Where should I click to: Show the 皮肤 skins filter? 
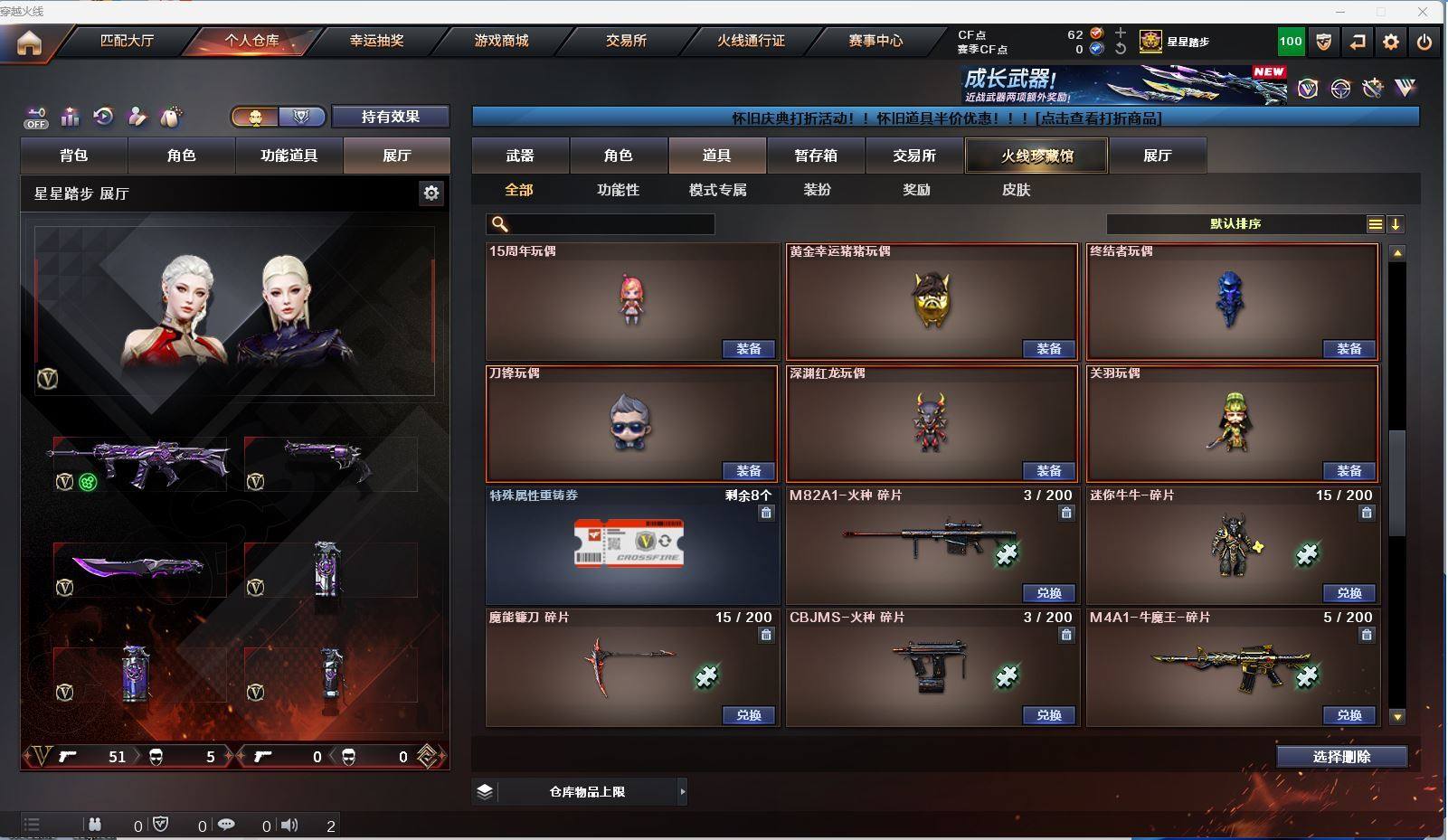pyautogui.click(x=1016, y=190)
